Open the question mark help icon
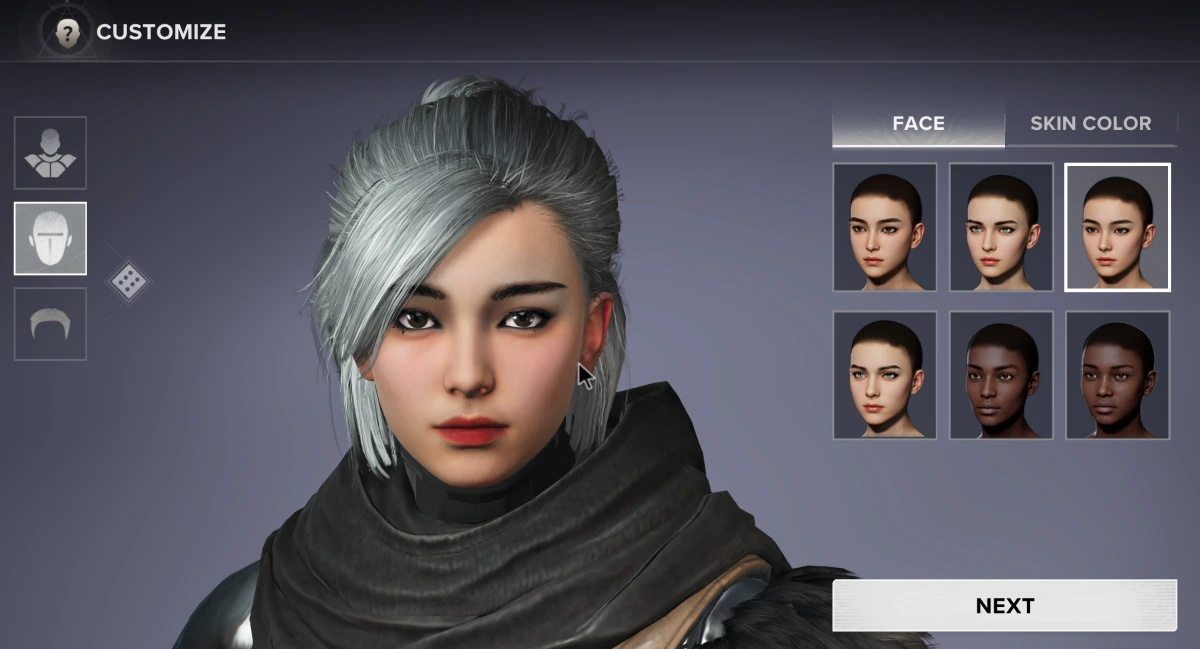The image size is (1200, 649). point(67,32)
